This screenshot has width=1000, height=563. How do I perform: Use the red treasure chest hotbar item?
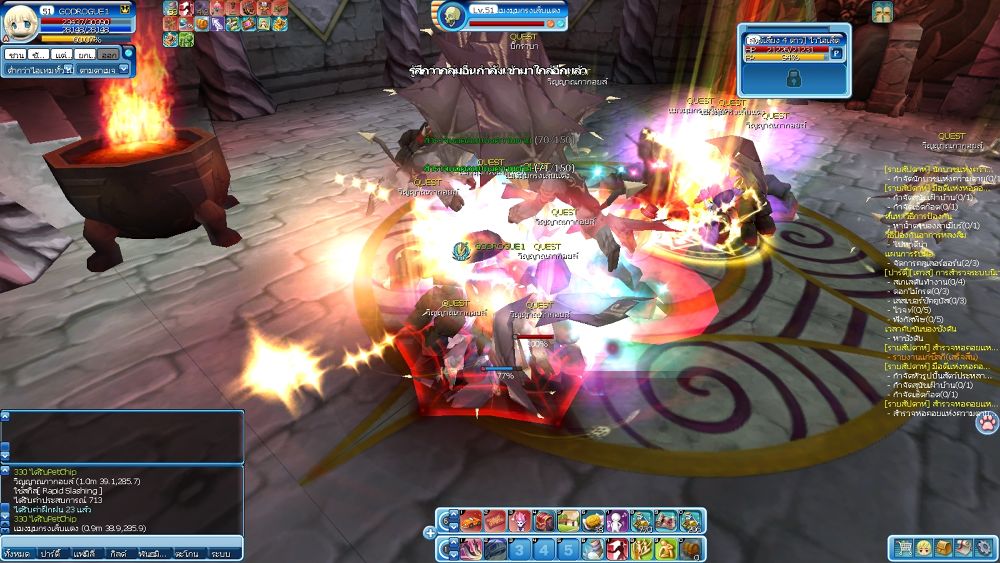coord(544,521)
